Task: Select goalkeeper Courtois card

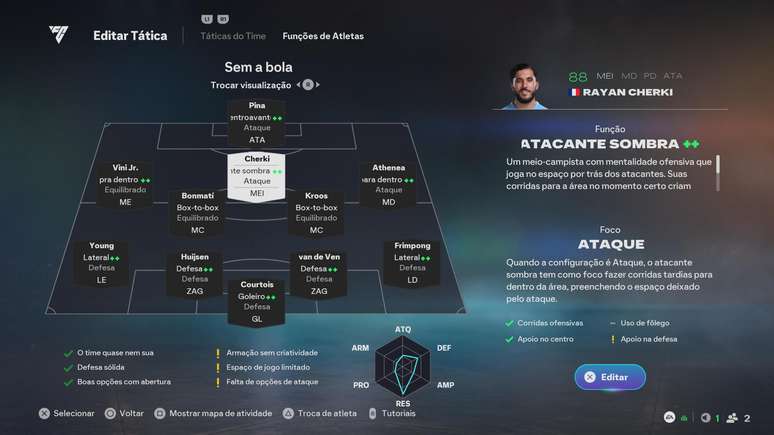Action: tap(257, 301)
